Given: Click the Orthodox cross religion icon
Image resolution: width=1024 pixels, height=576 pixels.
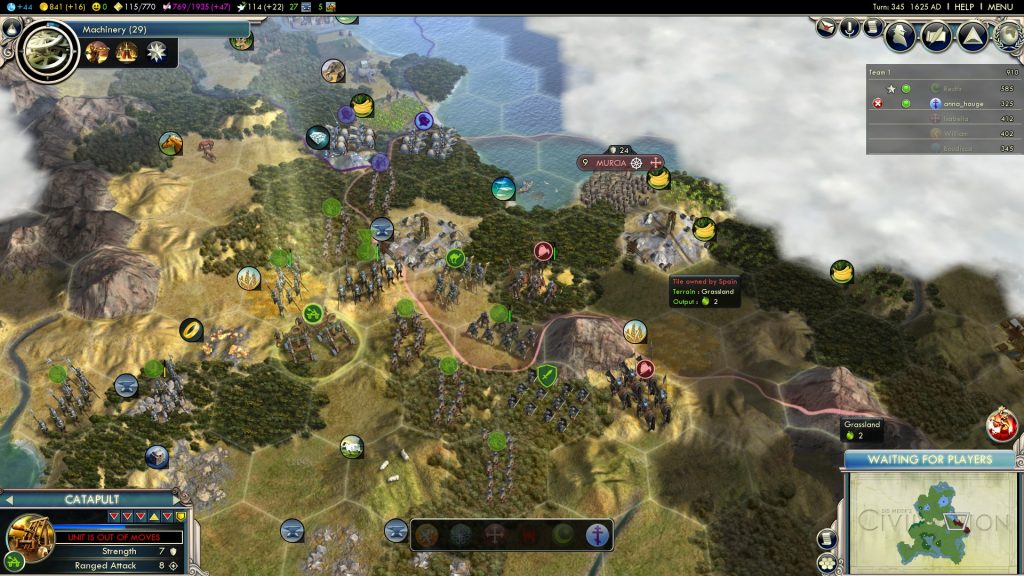Looking at the screenshot, I should pos(598,534).
